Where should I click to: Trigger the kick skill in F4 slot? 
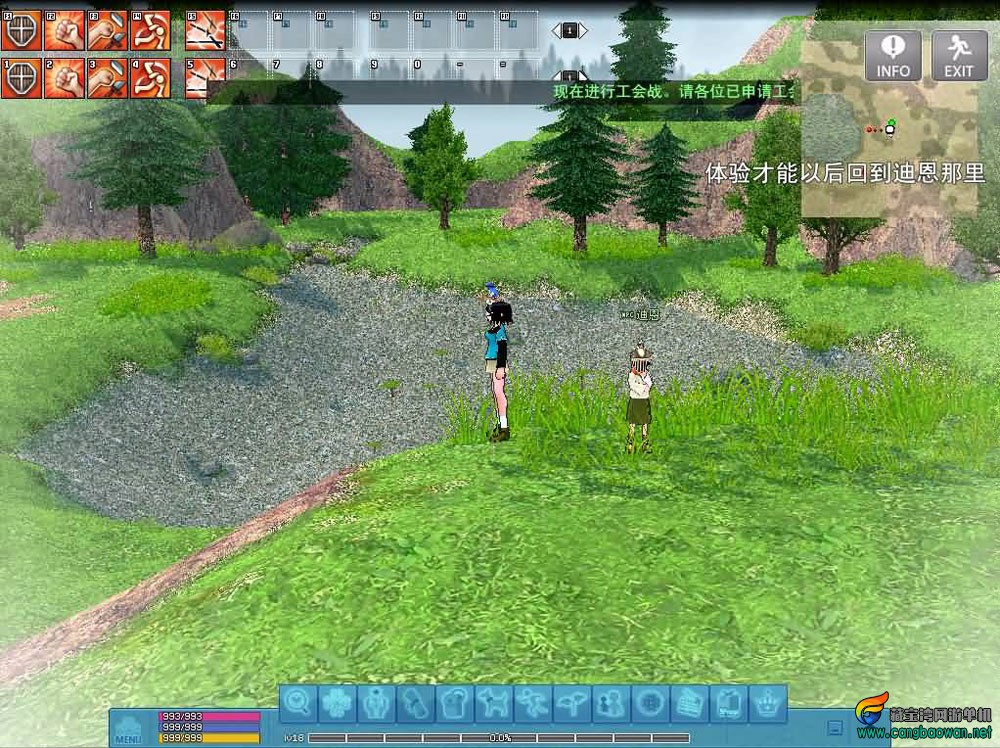coord(150,31)
